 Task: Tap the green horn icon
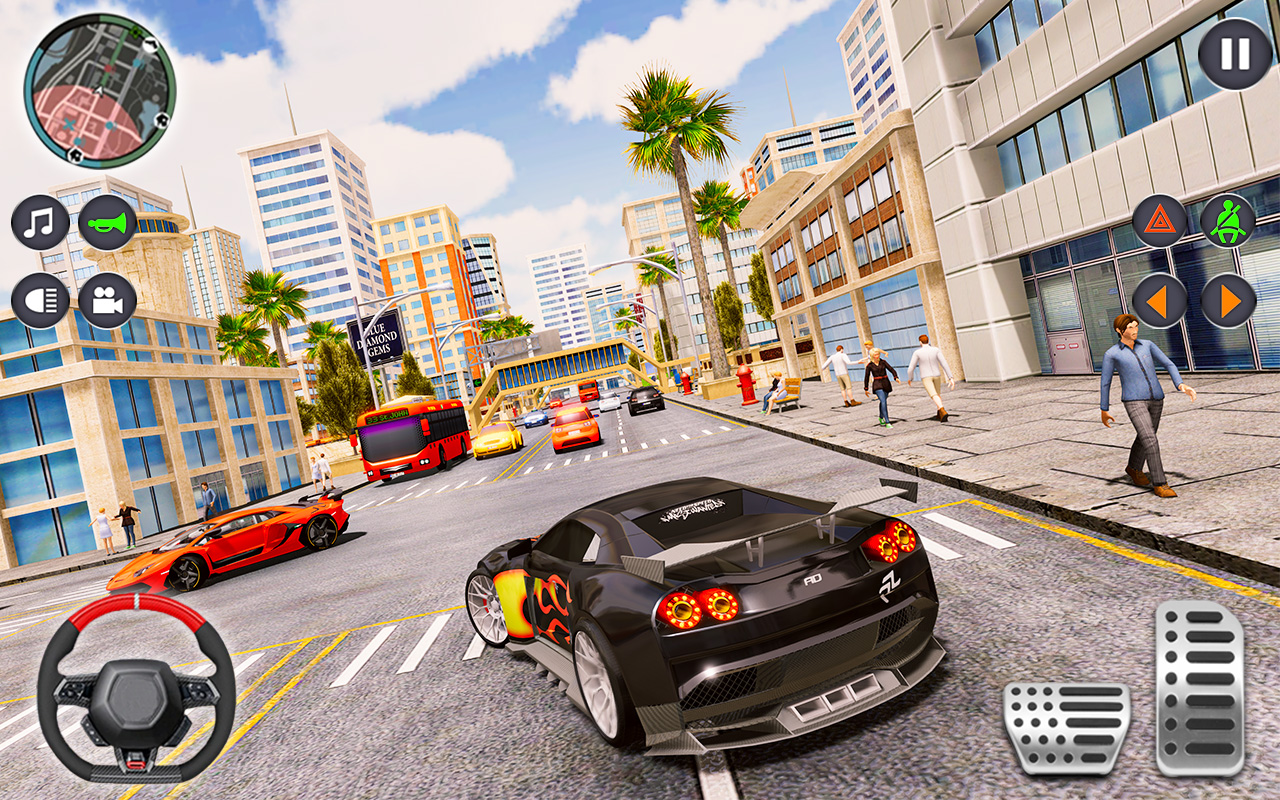108,221
